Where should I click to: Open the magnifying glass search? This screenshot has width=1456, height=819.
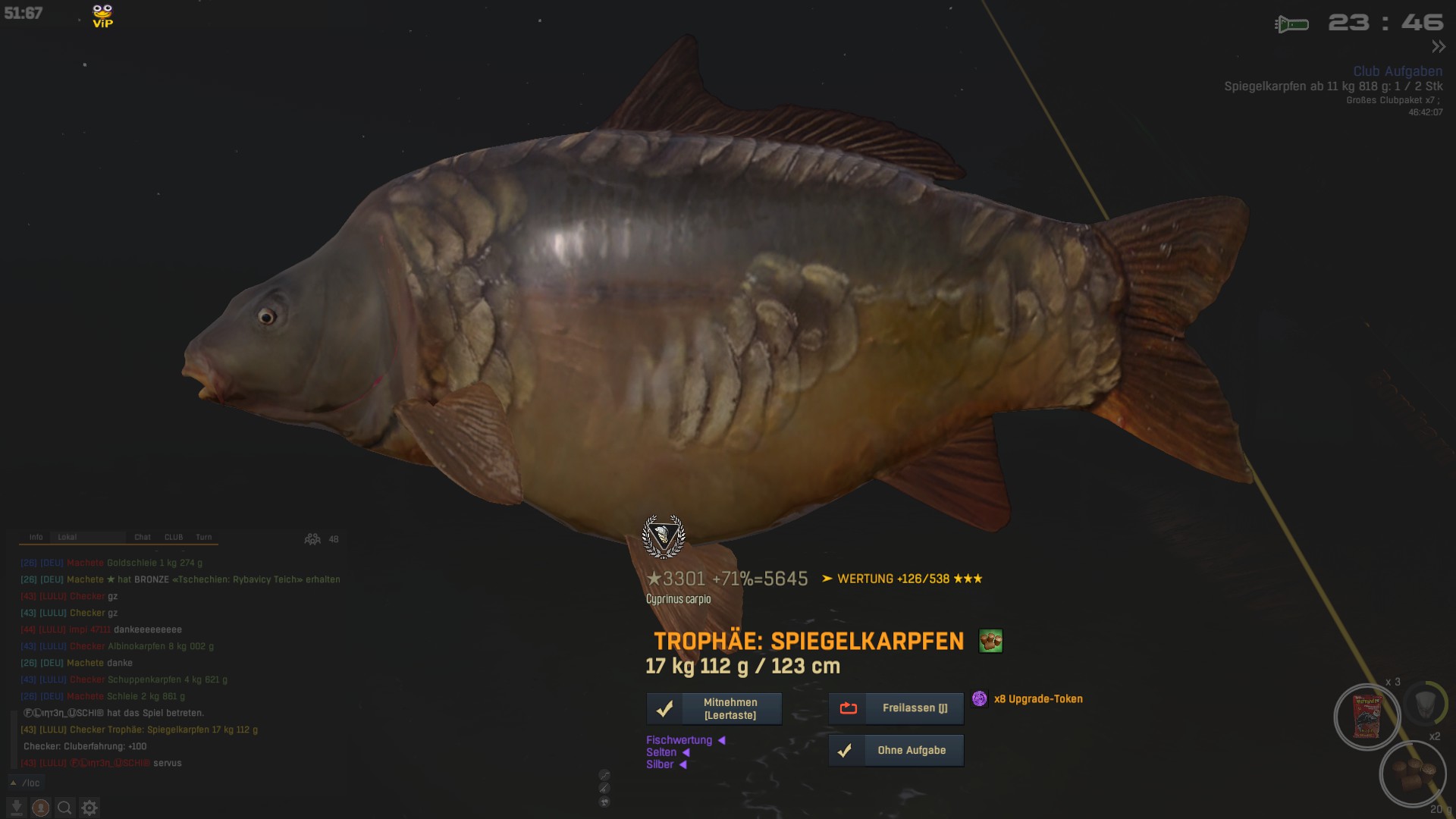65,808
